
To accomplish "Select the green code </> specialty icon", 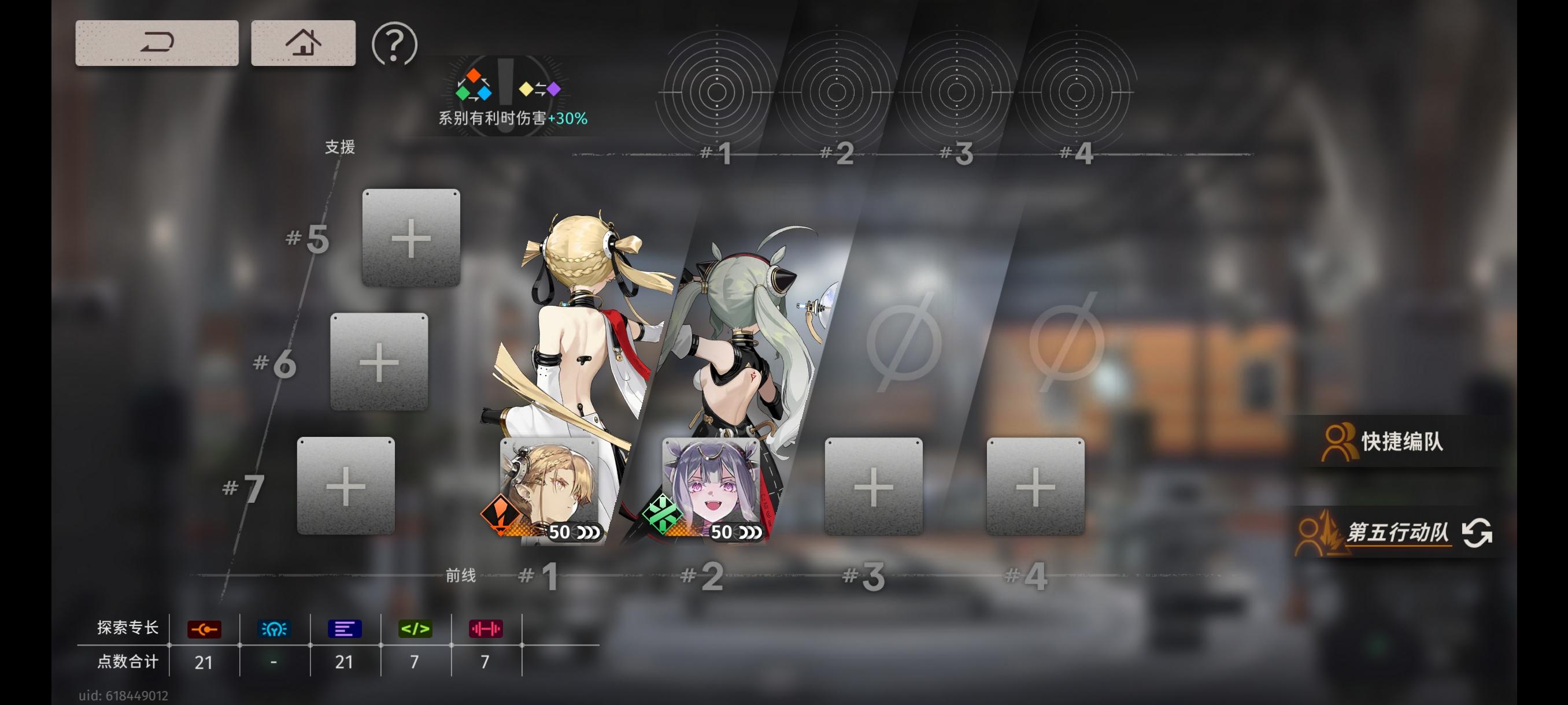I will 415,629.
